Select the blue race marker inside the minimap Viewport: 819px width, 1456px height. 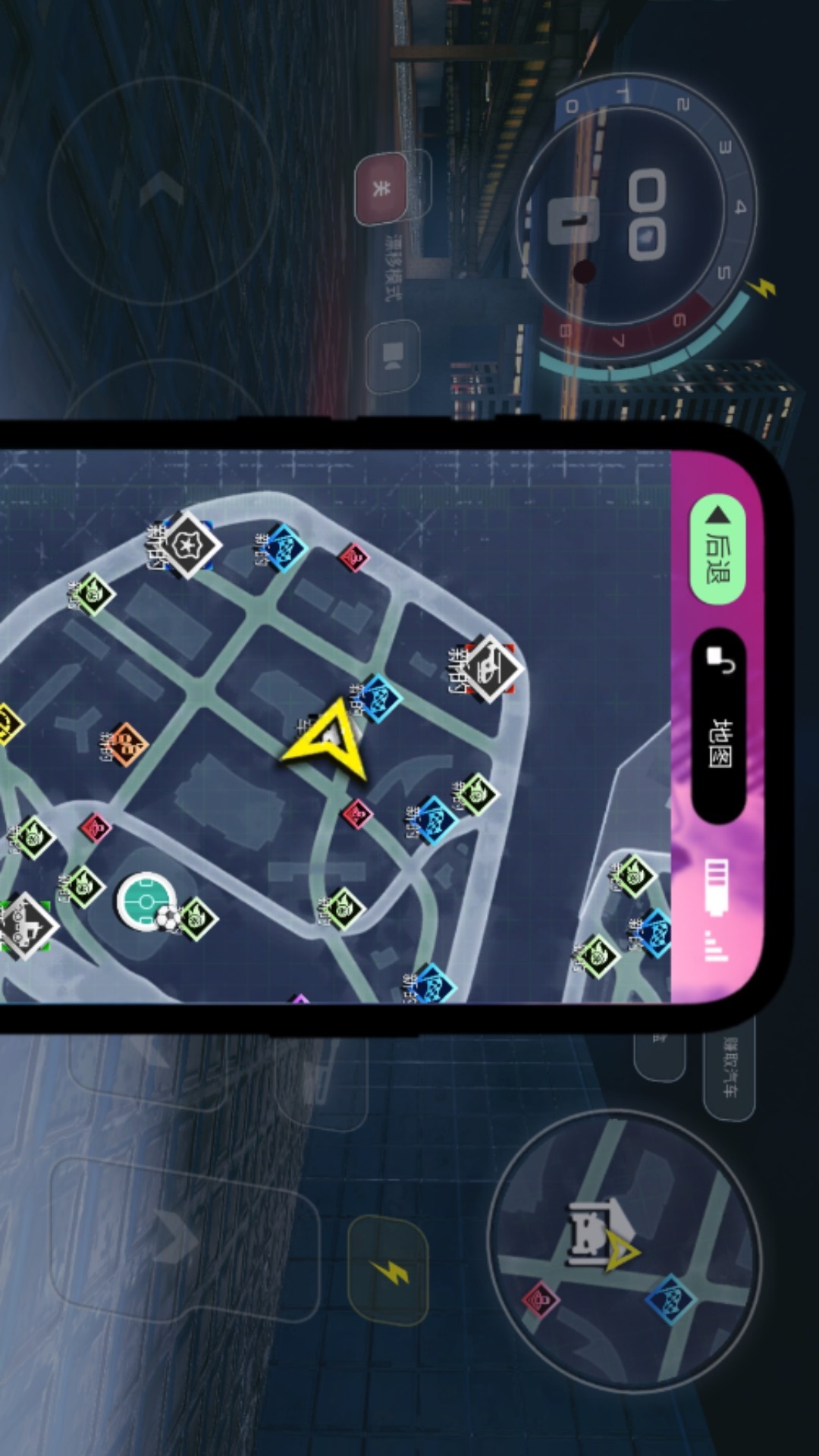click(x=670, y=1300)
